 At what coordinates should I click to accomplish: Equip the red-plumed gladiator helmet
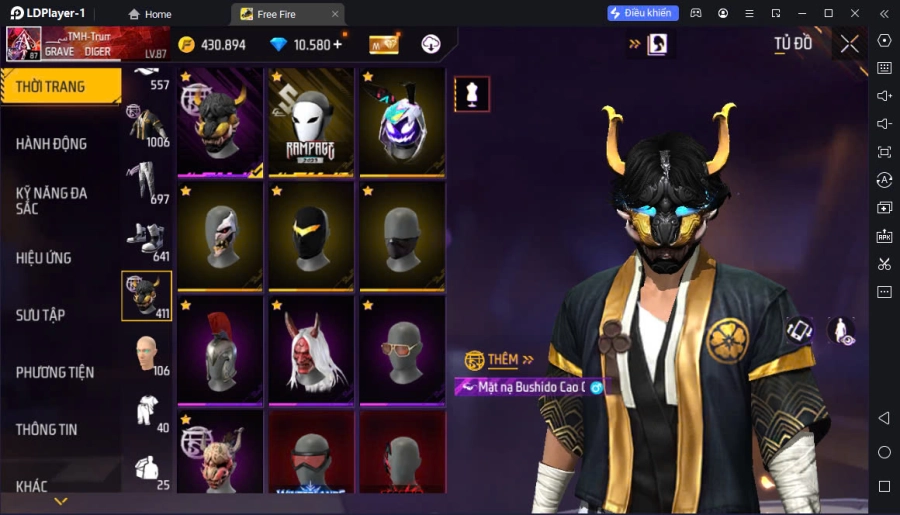(x=221, y=349)
